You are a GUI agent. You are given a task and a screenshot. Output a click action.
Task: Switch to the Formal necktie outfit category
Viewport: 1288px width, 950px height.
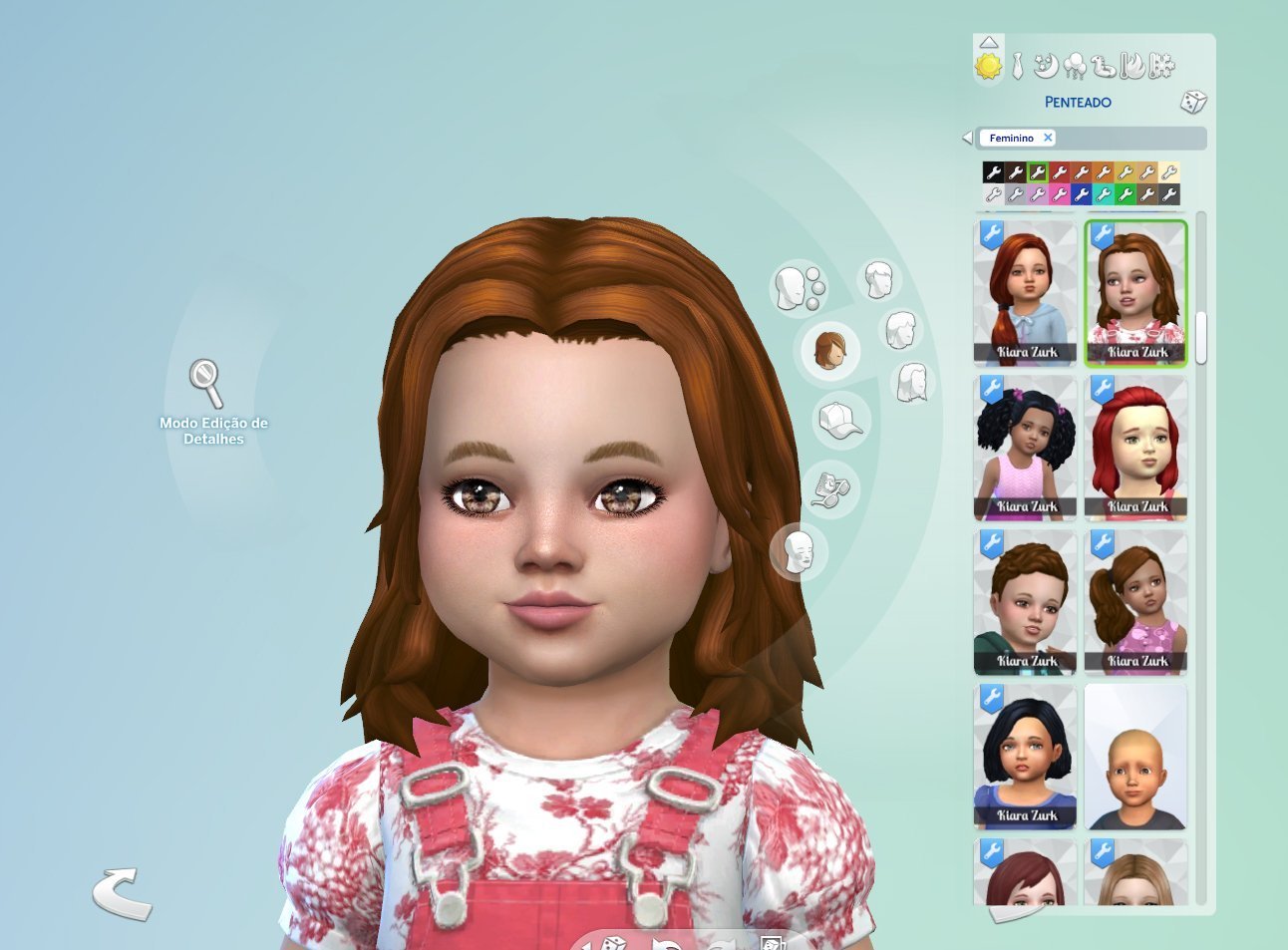tap(1017, 67)
